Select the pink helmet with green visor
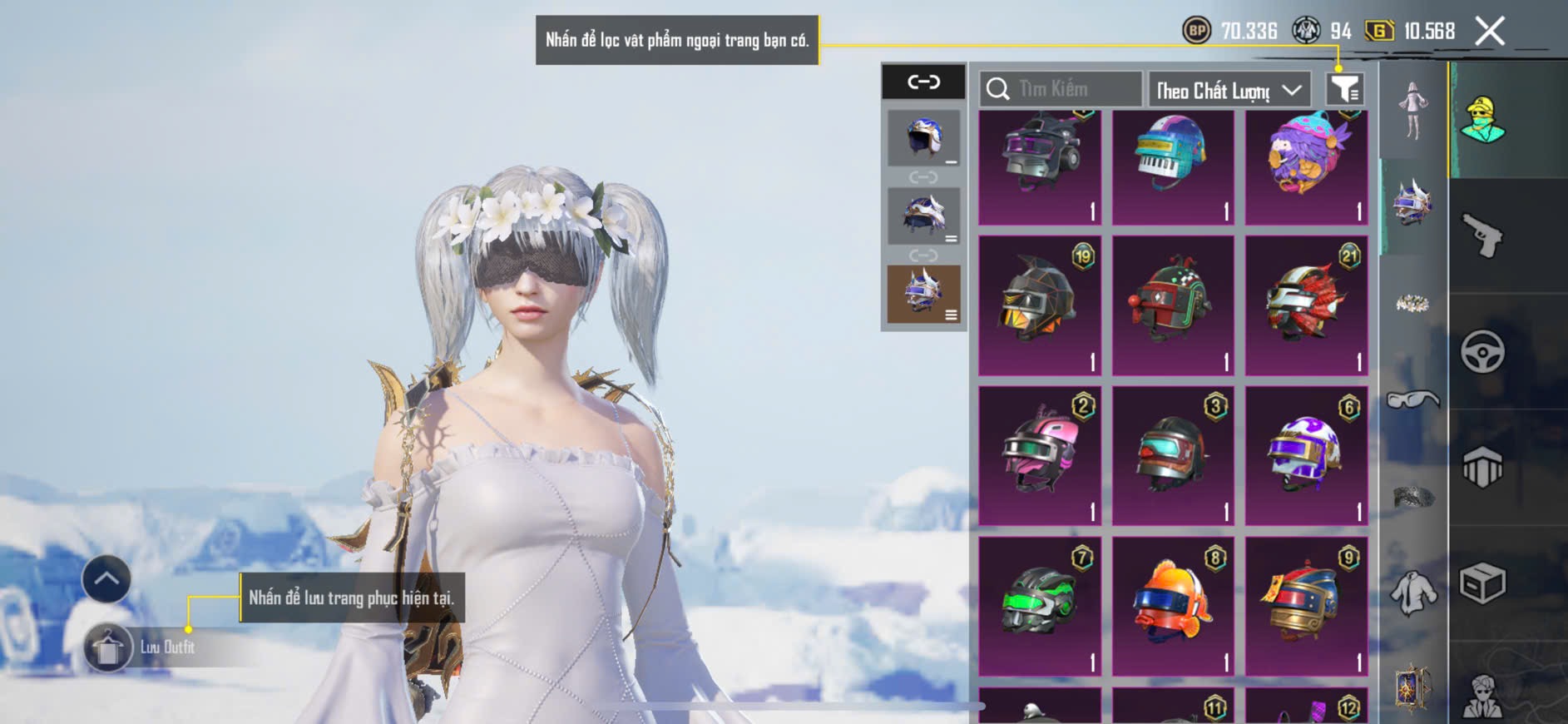1568x724 pixels. coord(1040,455)
